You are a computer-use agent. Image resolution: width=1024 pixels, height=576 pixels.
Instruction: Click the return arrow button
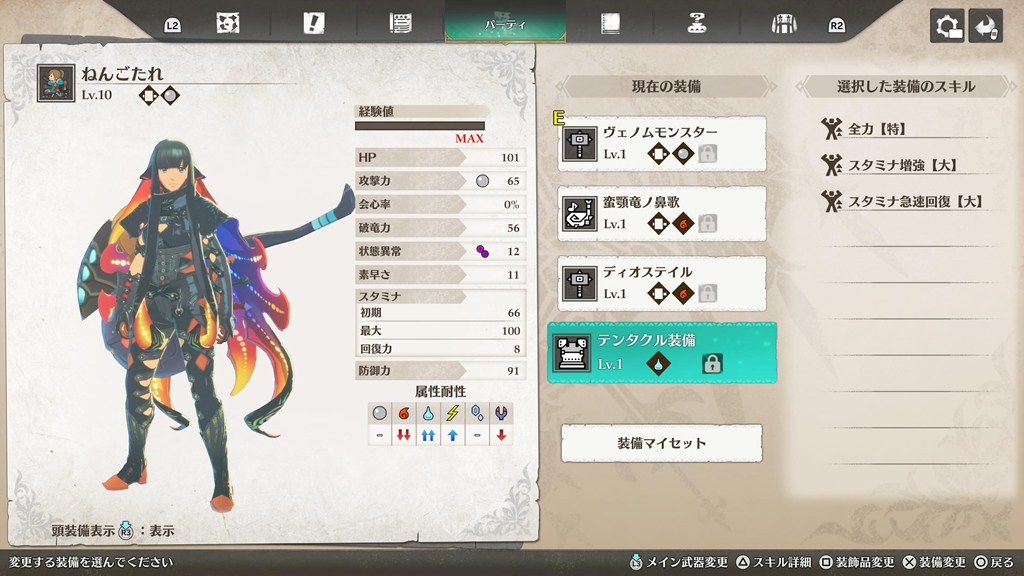(986, 26)
